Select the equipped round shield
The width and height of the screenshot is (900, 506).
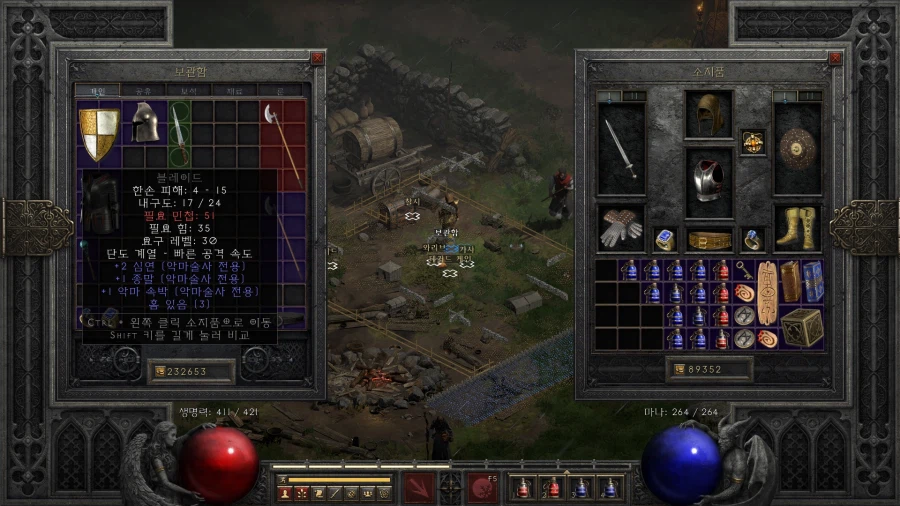coord(797,148)
